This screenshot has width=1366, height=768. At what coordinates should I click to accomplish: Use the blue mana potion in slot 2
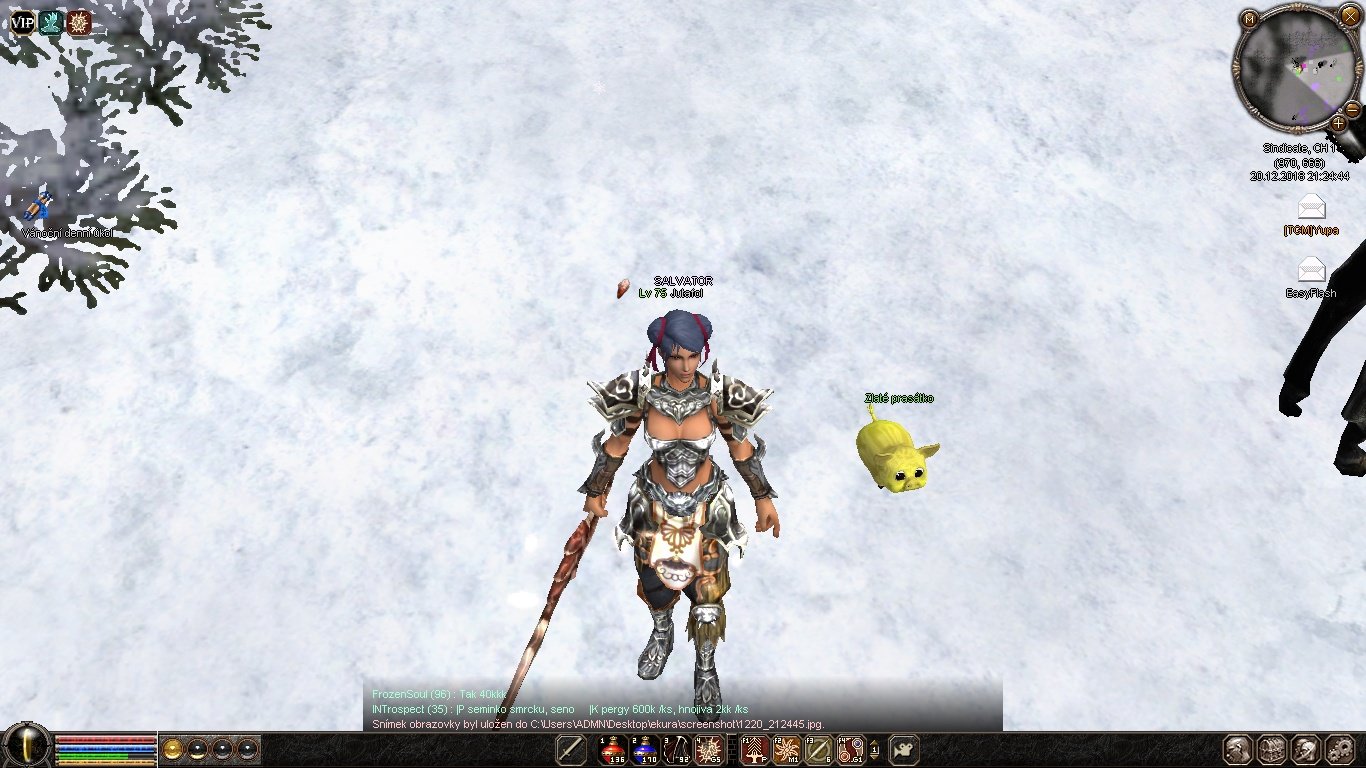click(x=645, y=749)
